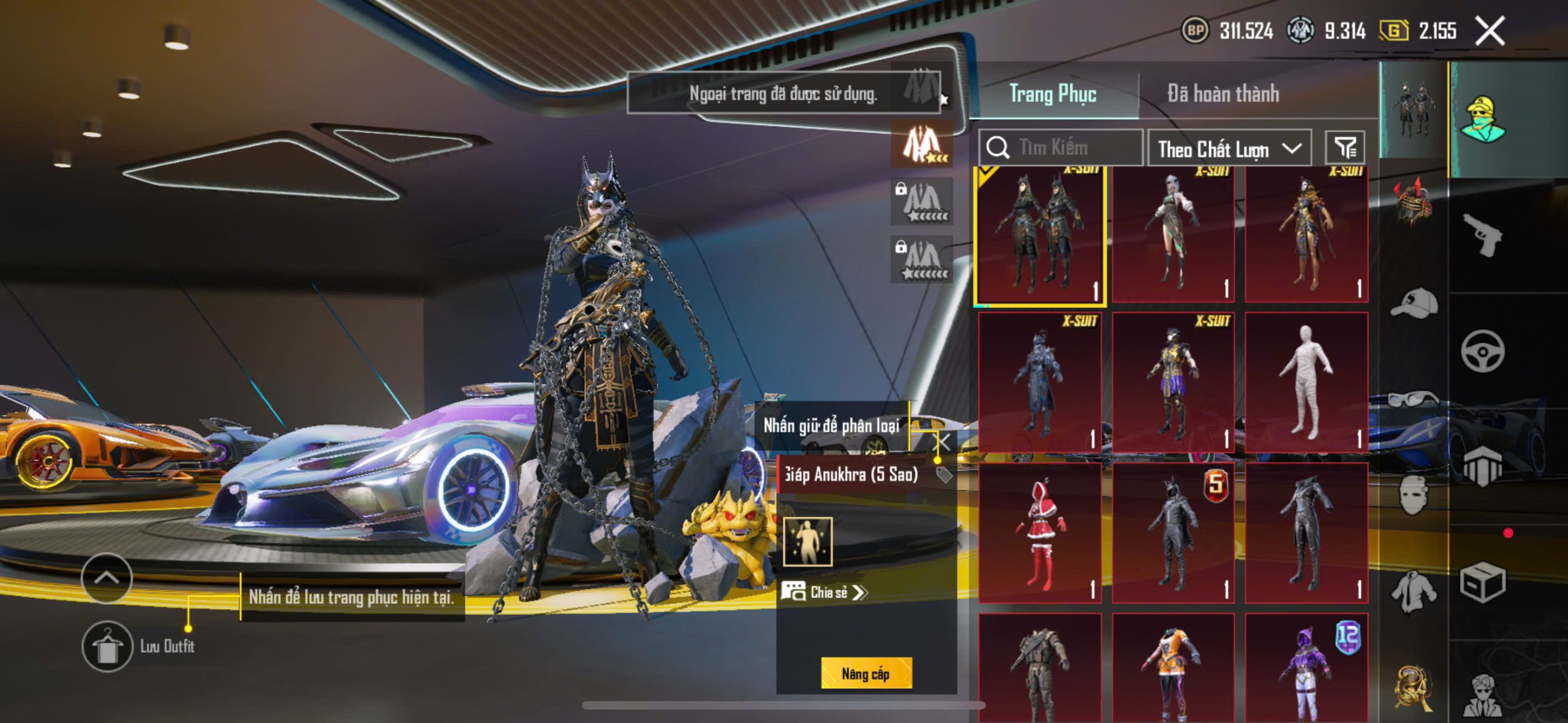Switch to the Đã hoàn thành tab
The width and height of the screenshot is (1568, 723).
tap(1223, 94)
